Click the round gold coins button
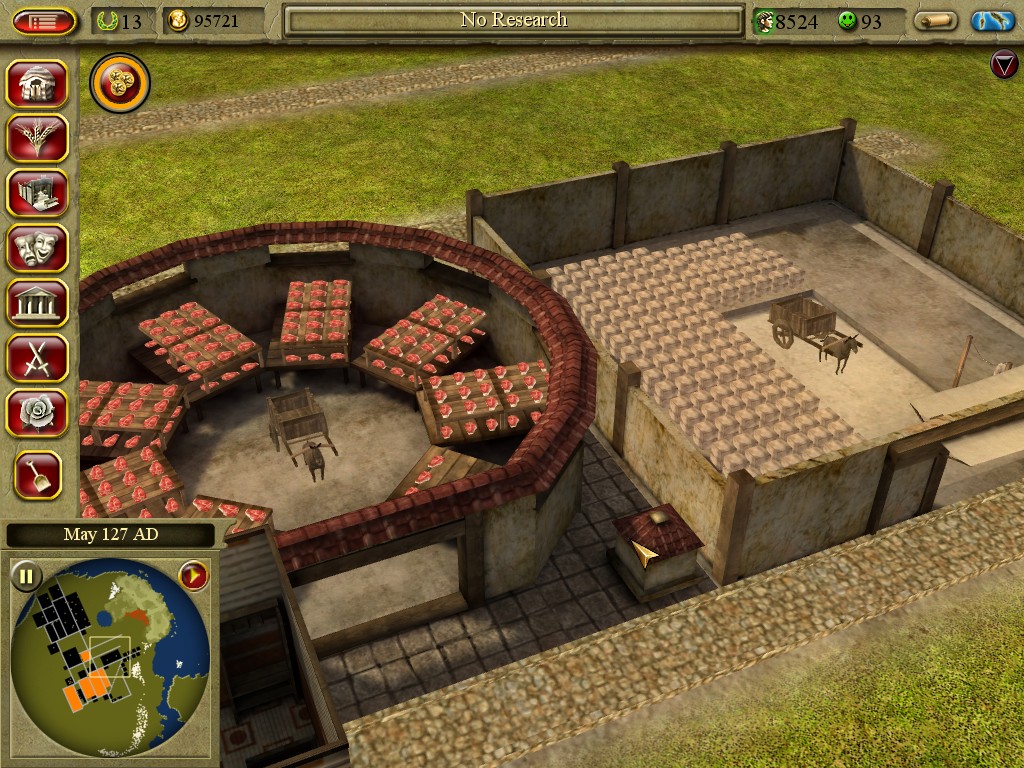Screen dimensions: 1024x768 120,84
